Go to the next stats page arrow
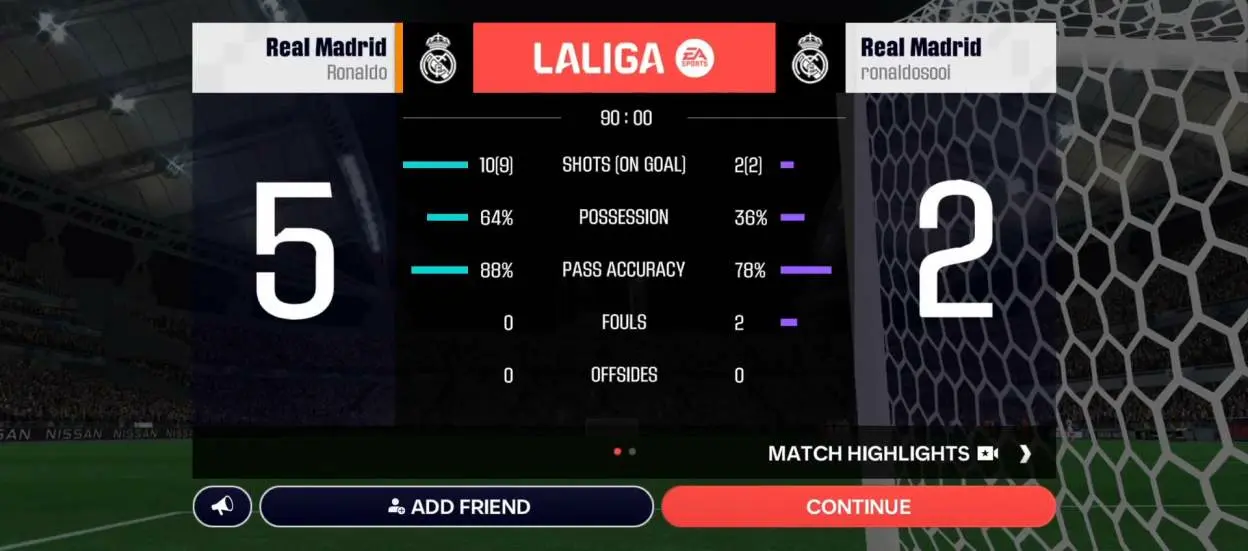 [1025, 454]
